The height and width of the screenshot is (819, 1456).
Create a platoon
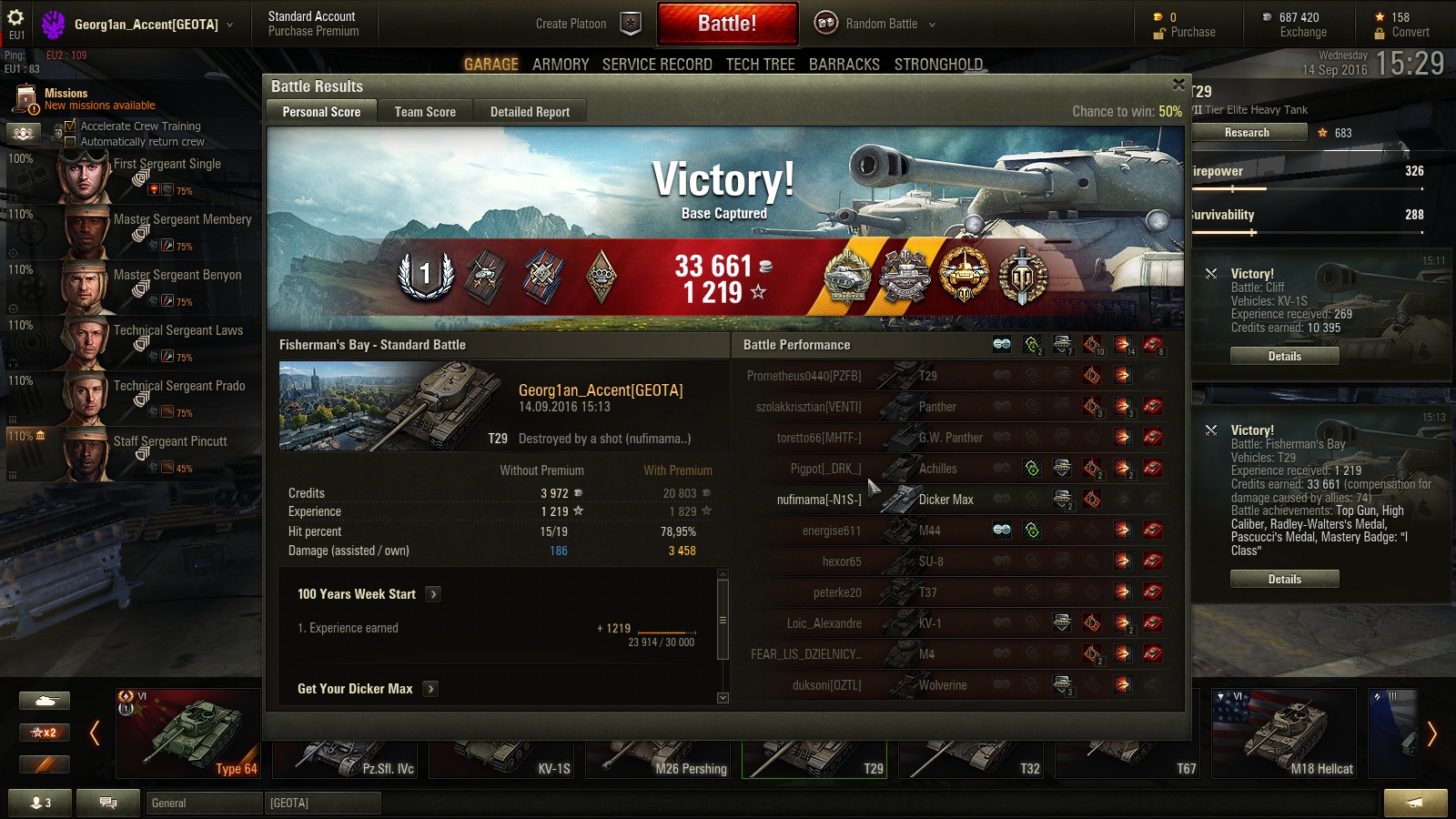pos(587,24)
